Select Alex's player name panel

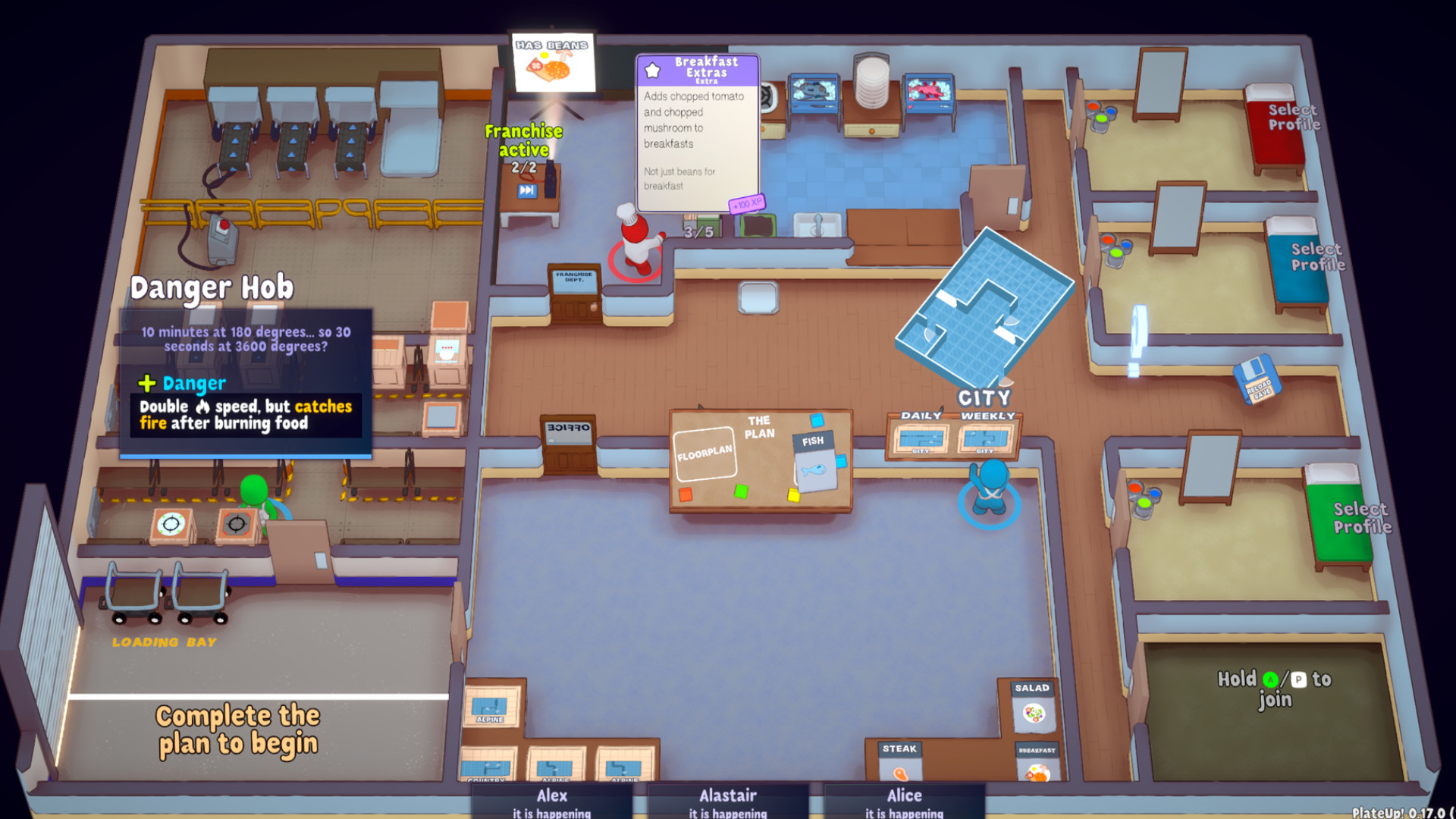(551, 802)
